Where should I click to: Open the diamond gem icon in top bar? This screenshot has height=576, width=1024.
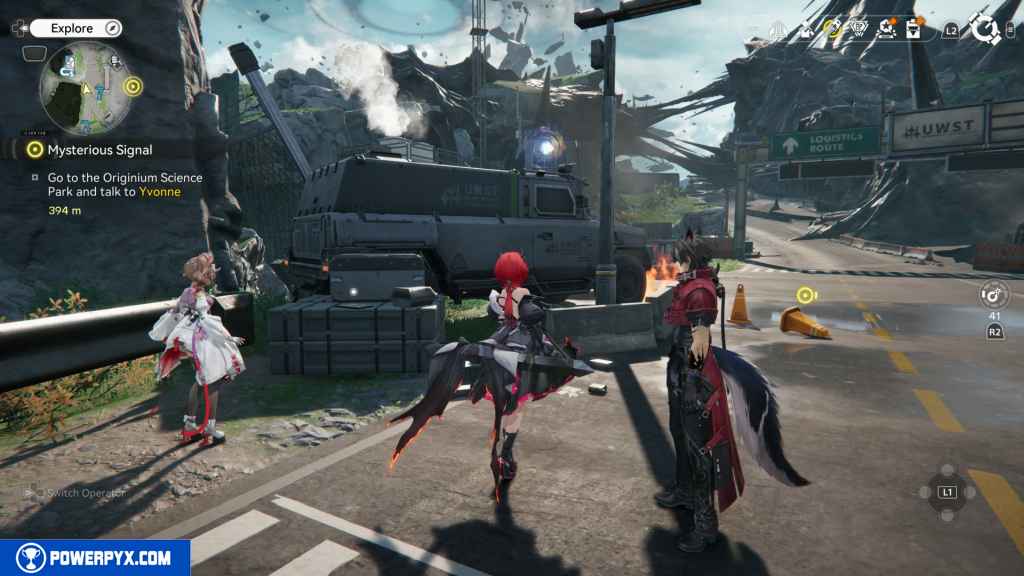[x=858, y=29]
